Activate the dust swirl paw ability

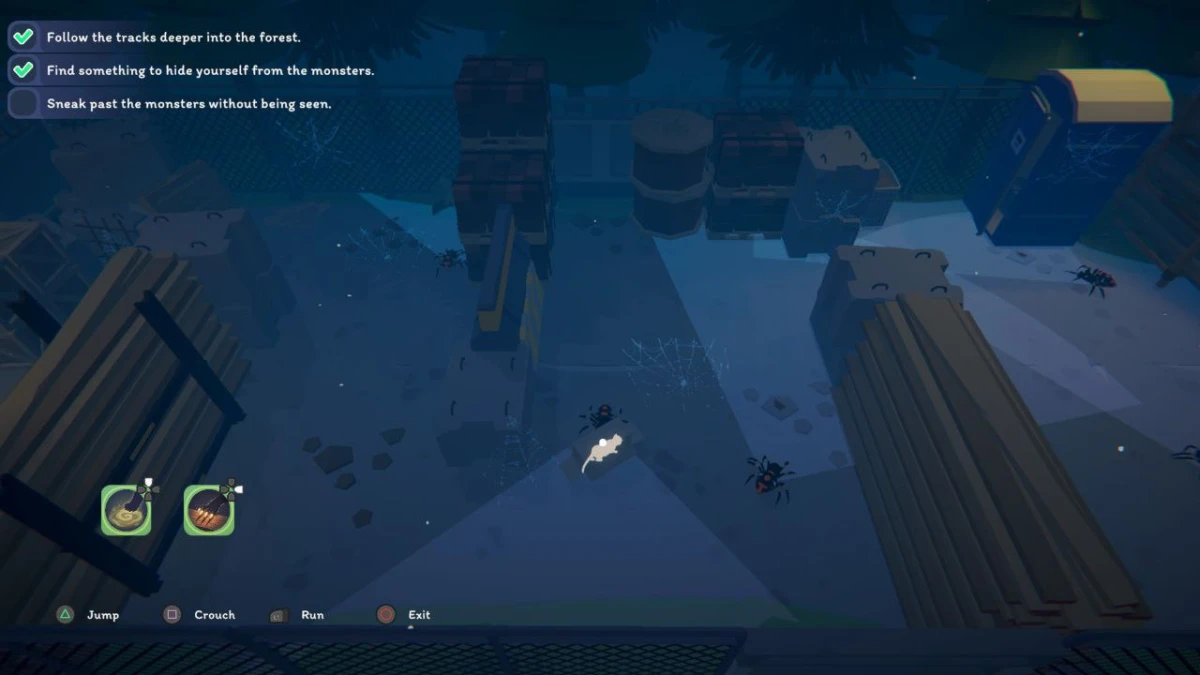[x=126, y=510]
